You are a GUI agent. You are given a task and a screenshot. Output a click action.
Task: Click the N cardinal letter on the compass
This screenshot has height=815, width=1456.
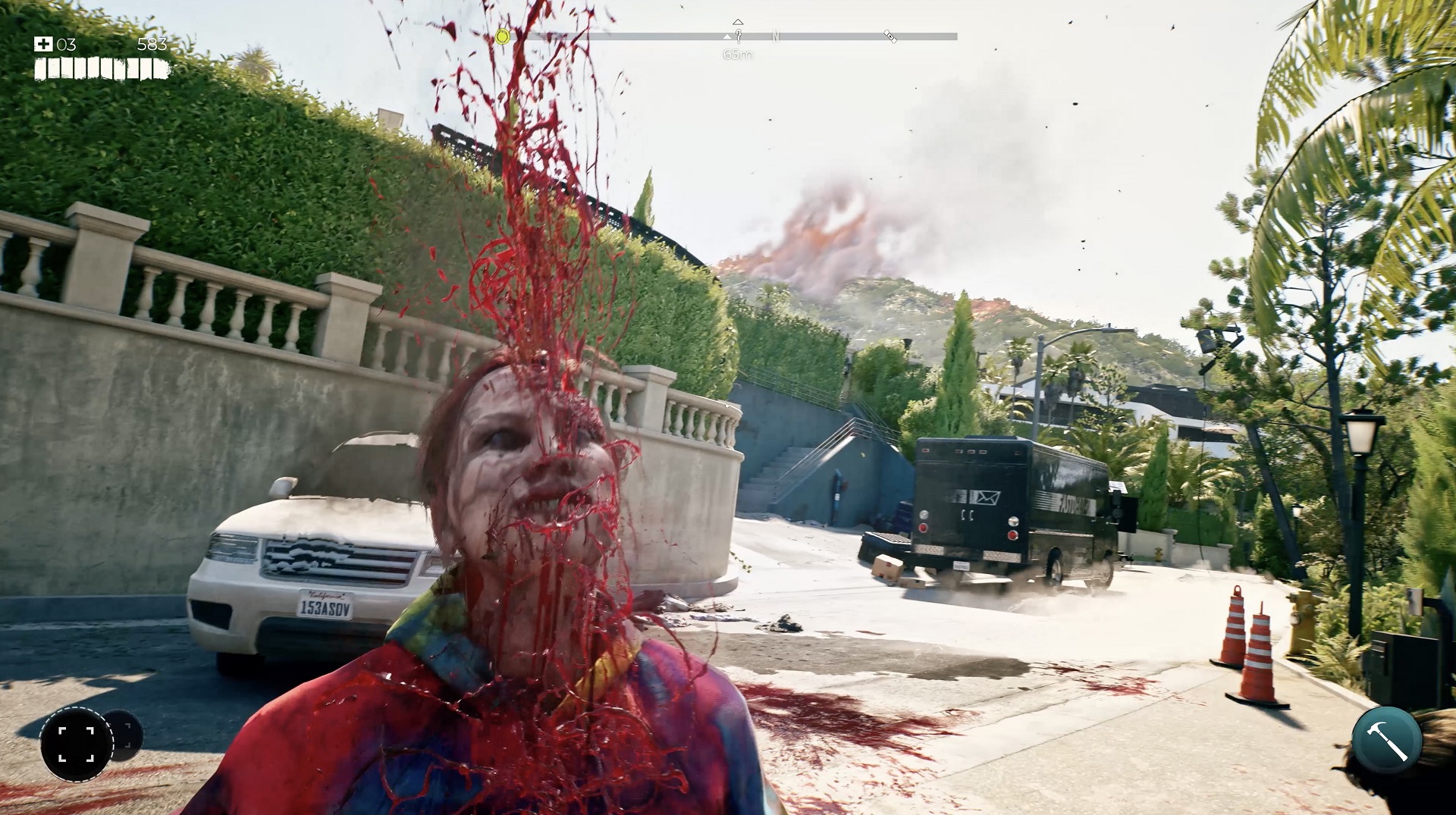coord(775,36)
